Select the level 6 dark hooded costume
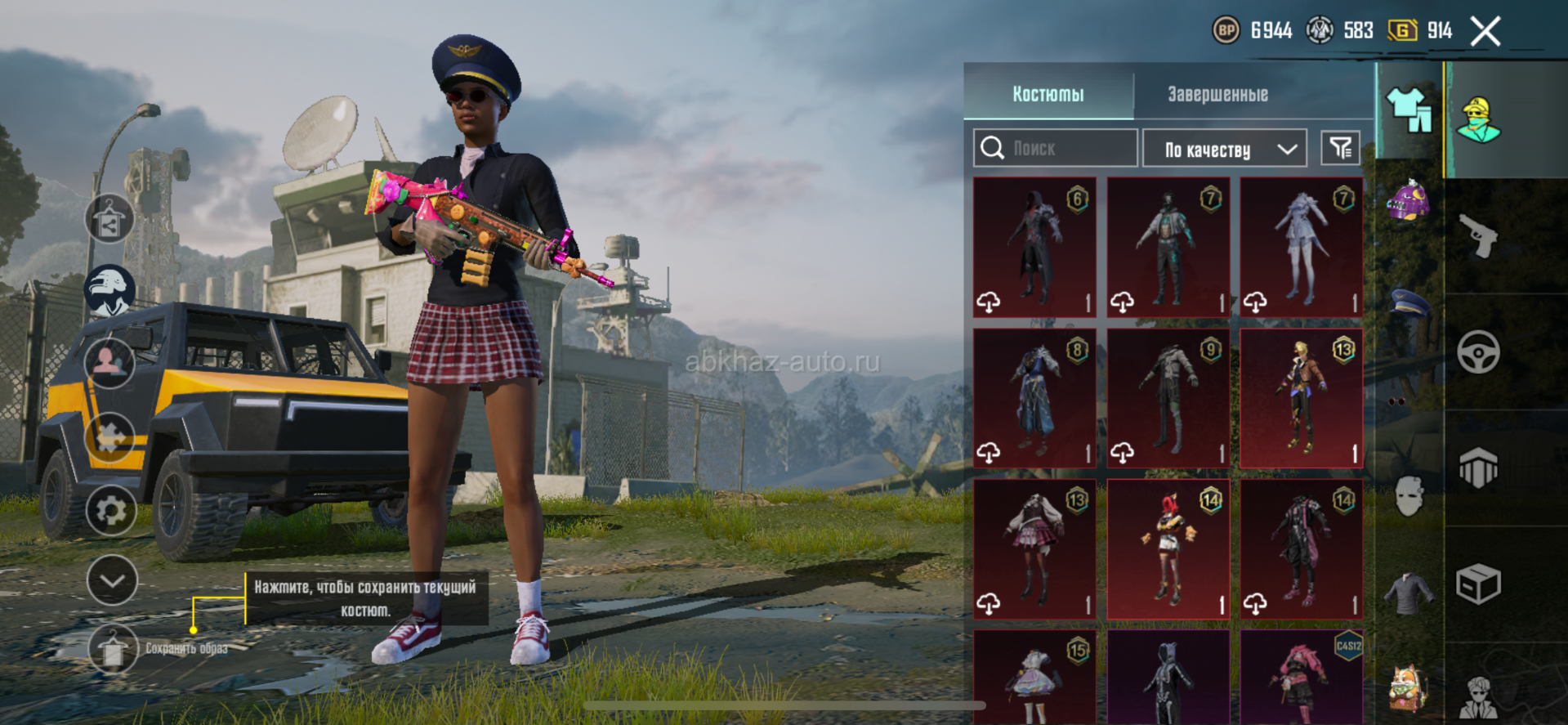The height and width of the screenshot is (725, 1568). [x=1034, y=247]
